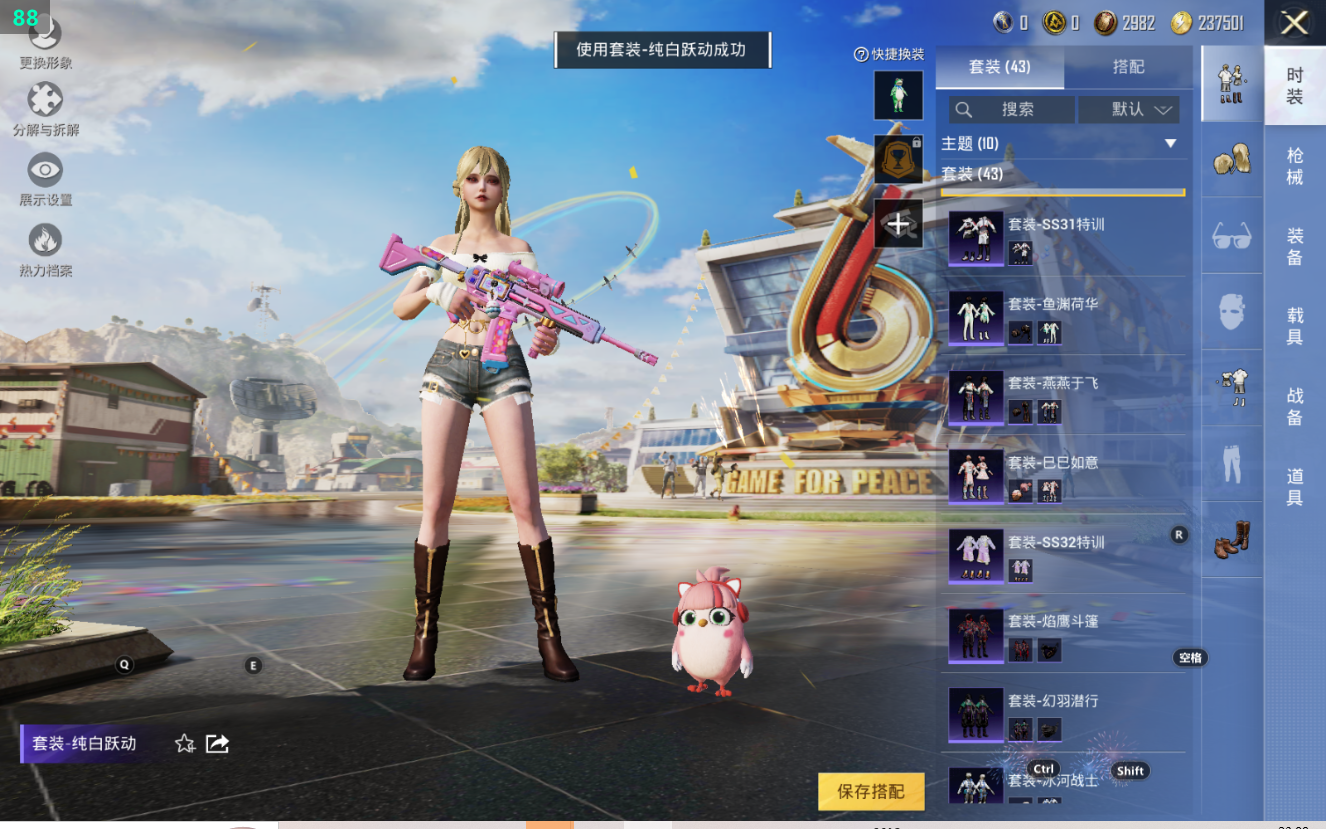Show the glasses accessory category

pos(1232,236)
